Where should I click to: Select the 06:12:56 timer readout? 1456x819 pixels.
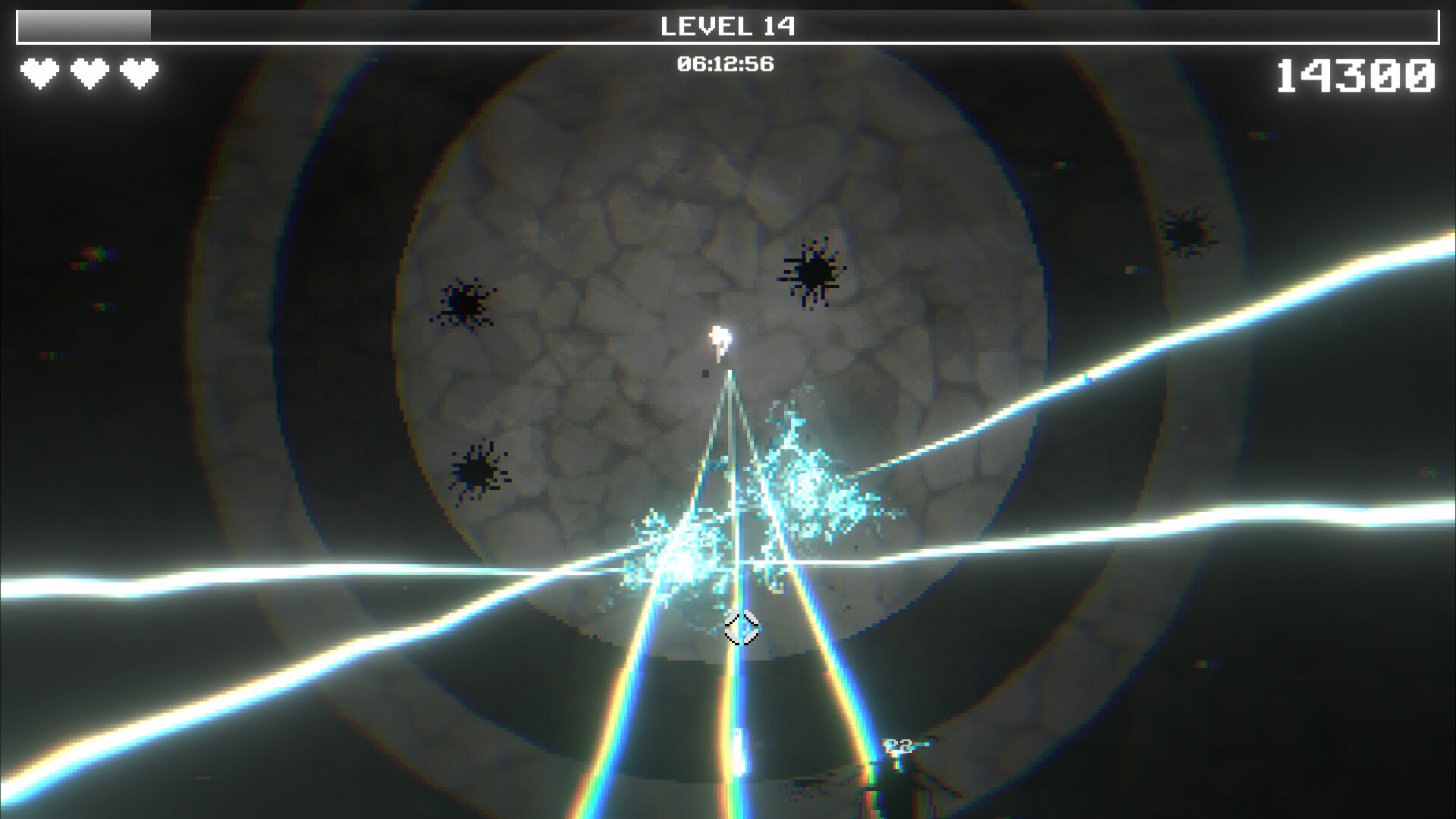coord(726,63)
